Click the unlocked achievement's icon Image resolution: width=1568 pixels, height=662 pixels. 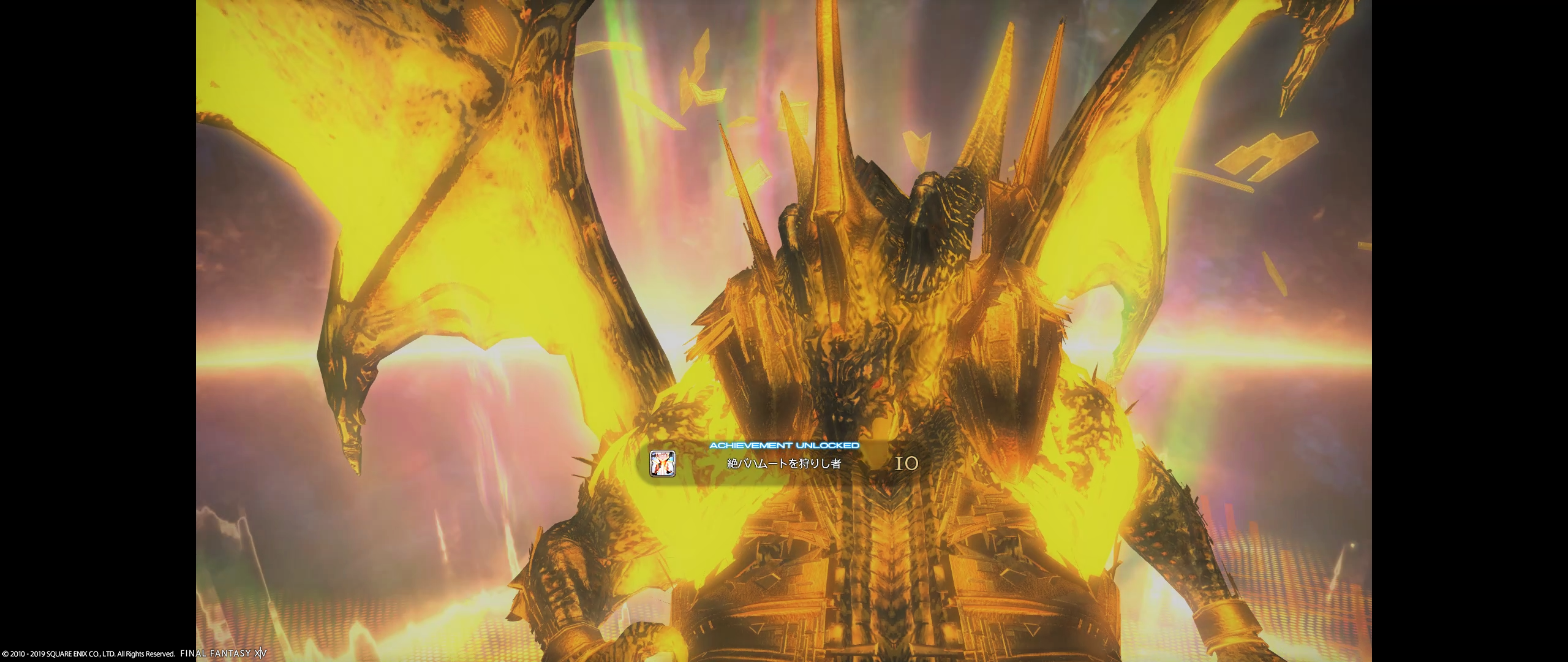662,463
